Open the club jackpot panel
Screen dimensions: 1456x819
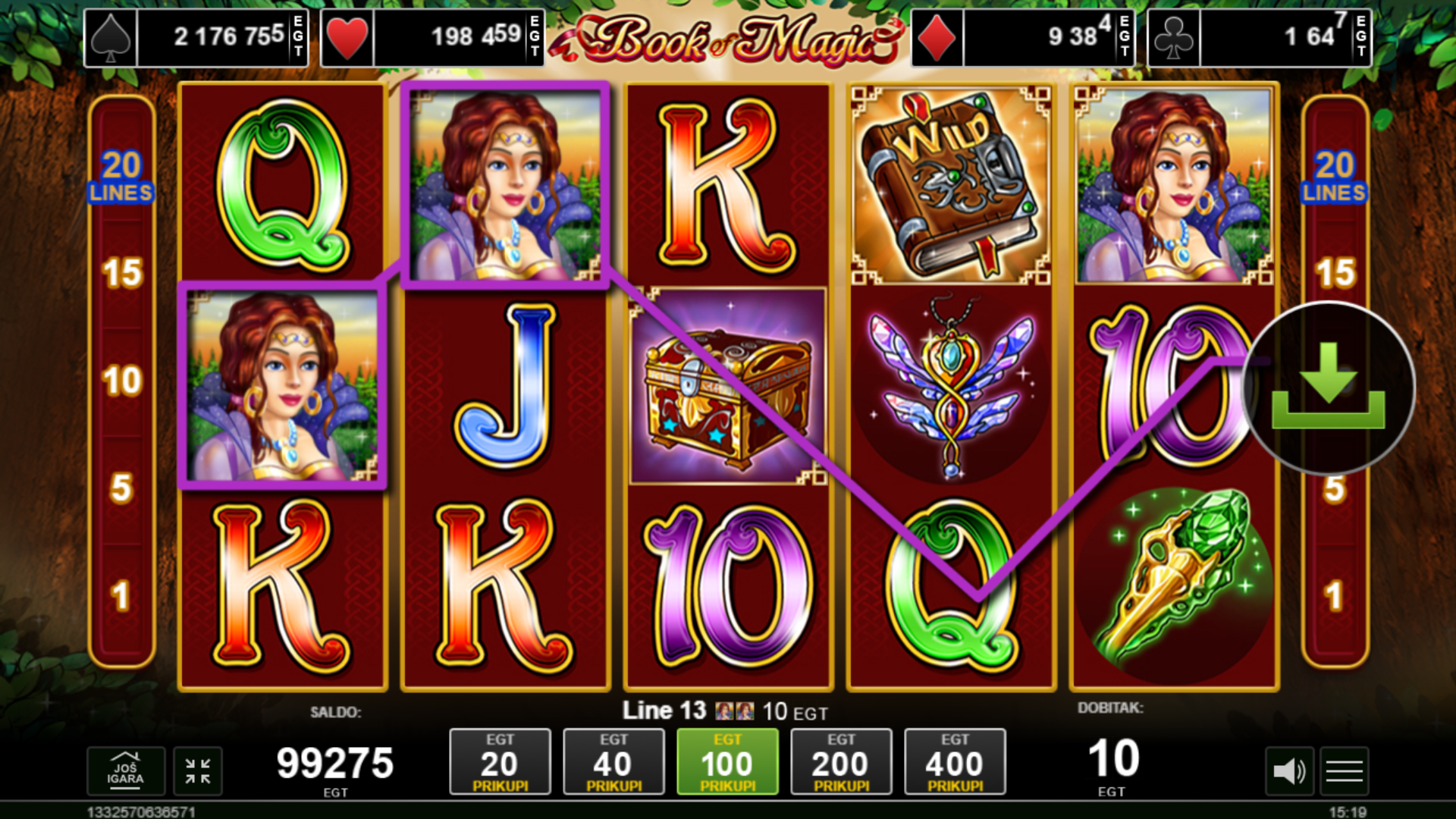(1260, 37)
